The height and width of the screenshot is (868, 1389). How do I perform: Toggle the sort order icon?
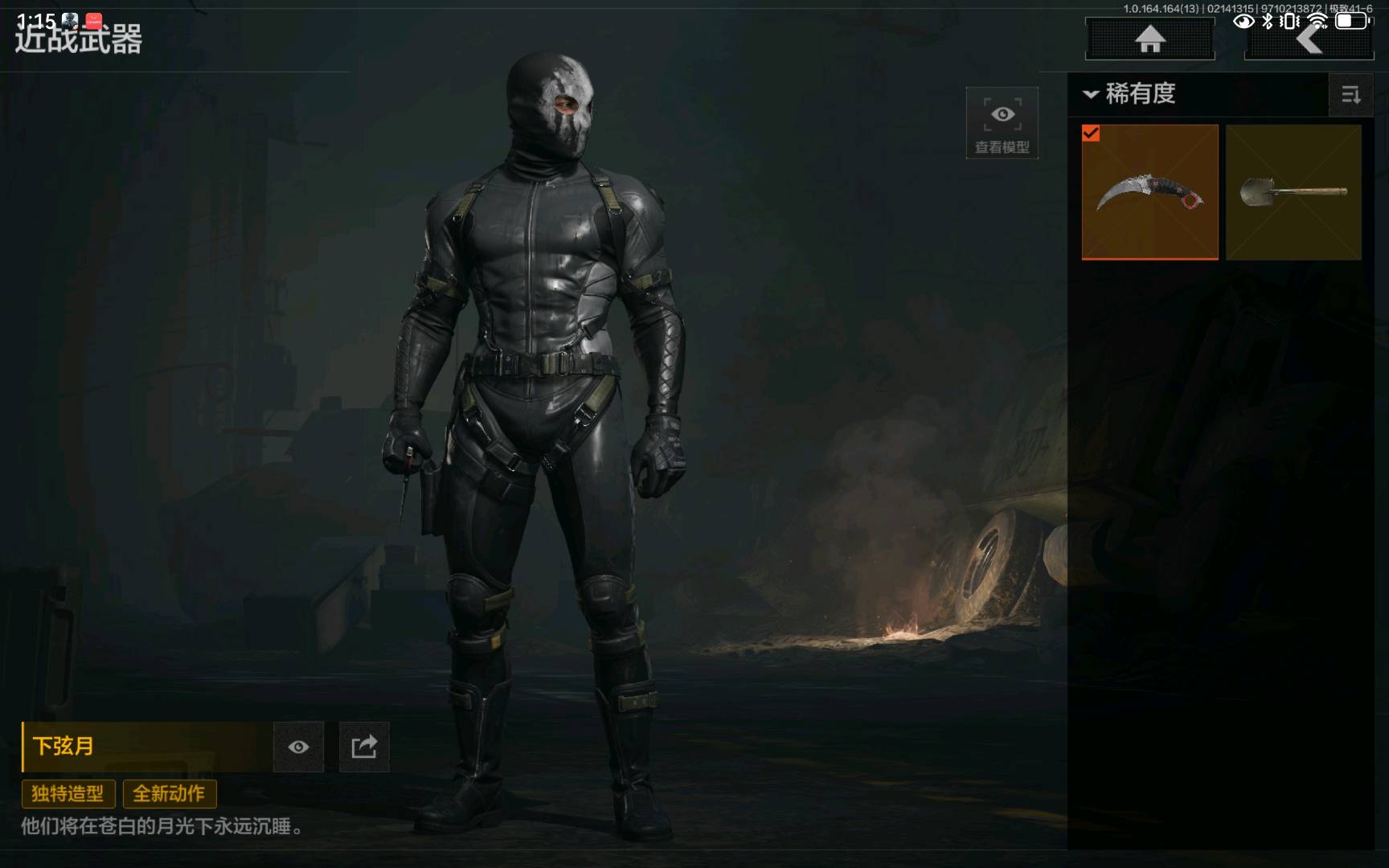coord(1350,95)
